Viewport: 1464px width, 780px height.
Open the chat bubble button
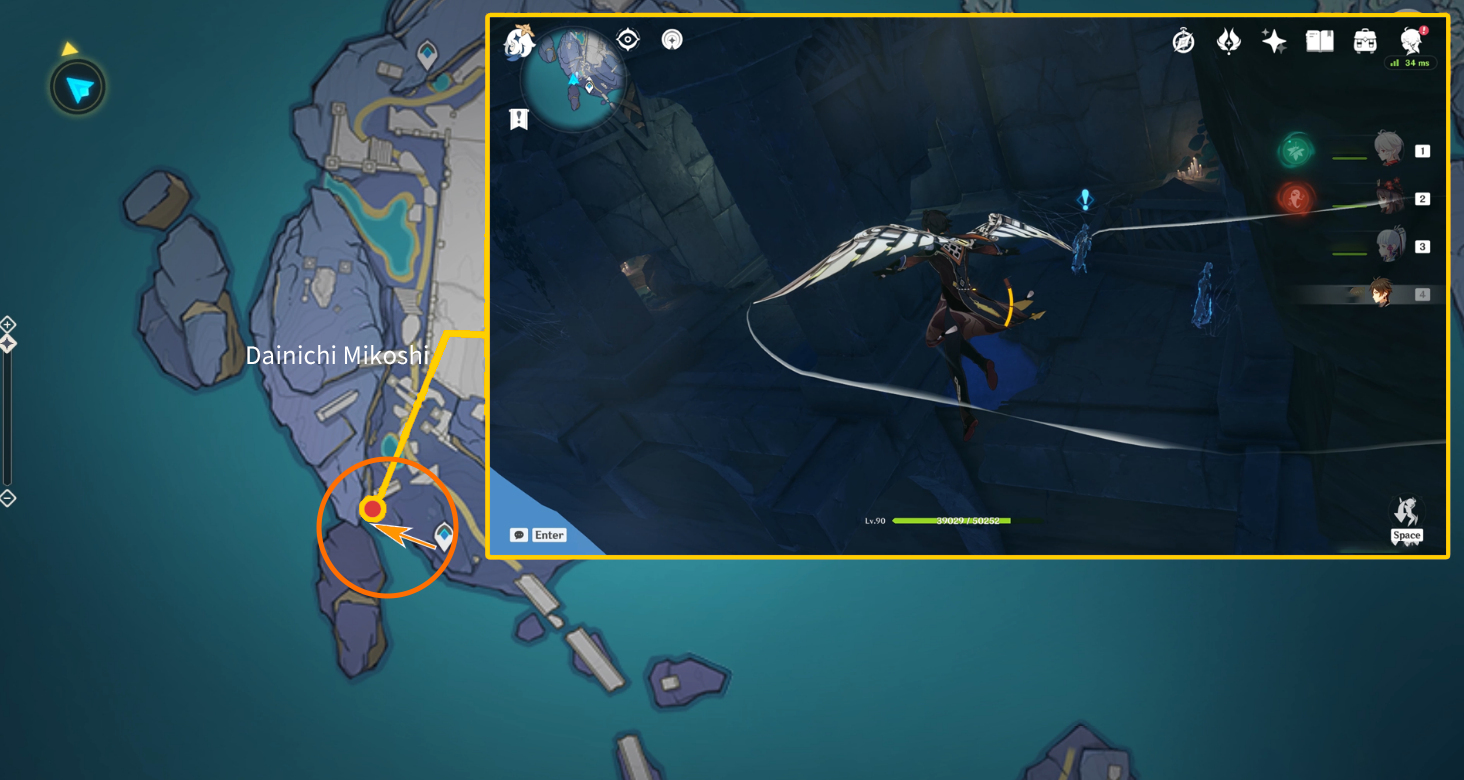(x=519, y=535)
